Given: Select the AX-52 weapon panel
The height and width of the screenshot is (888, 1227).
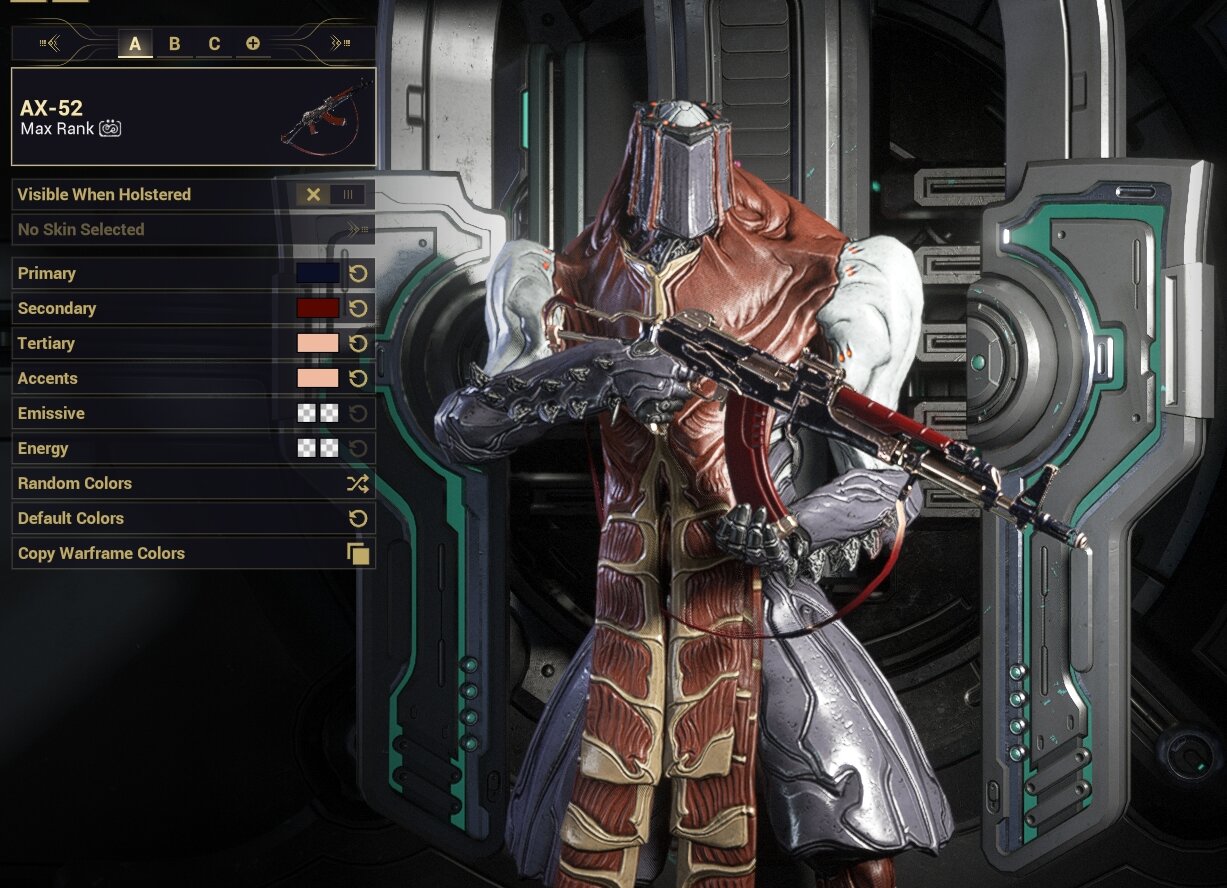Looking at the screenshot, I should tap(193, 116).
